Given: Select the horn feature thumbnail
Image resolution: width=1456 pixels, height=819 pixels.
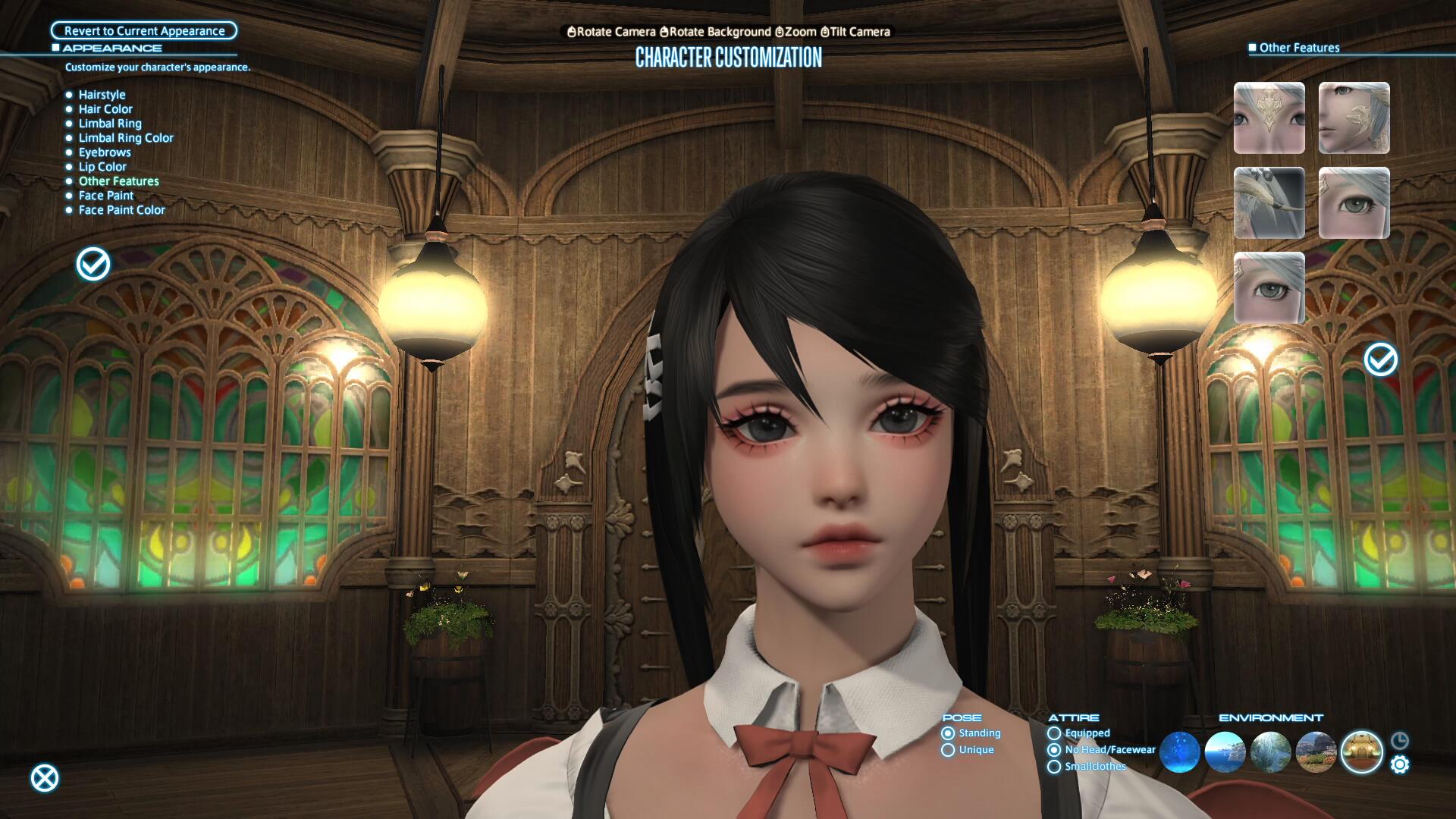Looking at the screenshot, I should click(1269, 203).
